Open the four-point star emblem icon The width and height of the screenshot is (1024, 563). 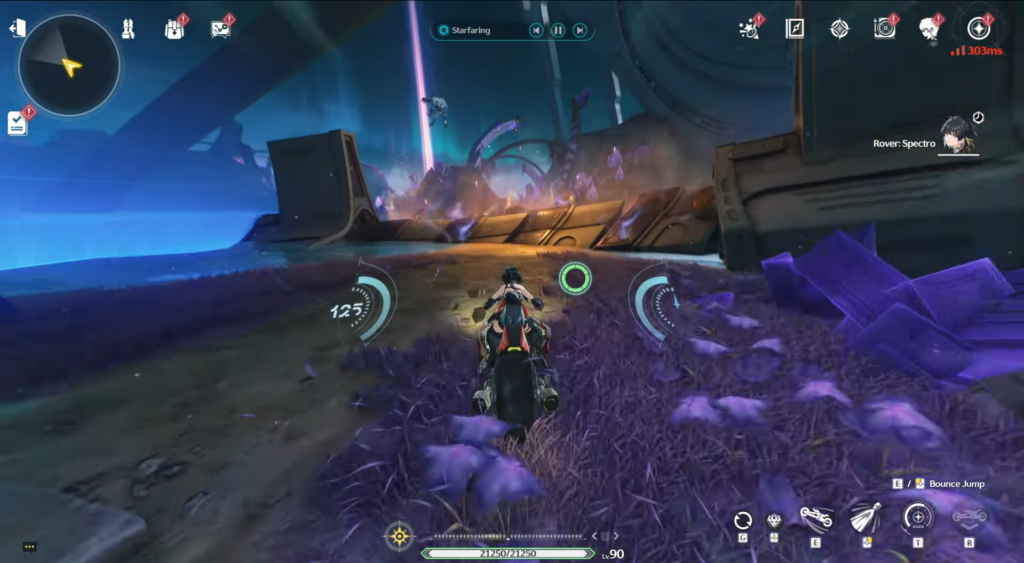(x=839, y=28)
